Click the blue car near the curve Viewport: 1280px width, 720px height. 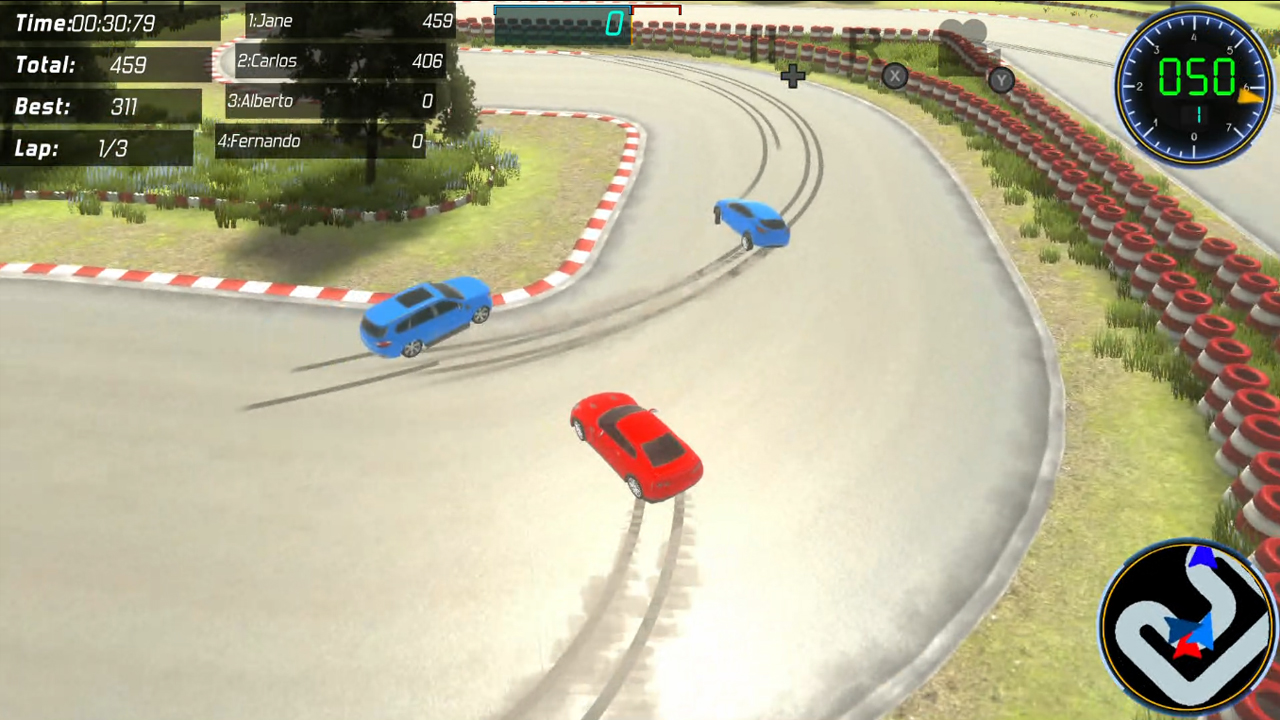click(x=425, y=315)
